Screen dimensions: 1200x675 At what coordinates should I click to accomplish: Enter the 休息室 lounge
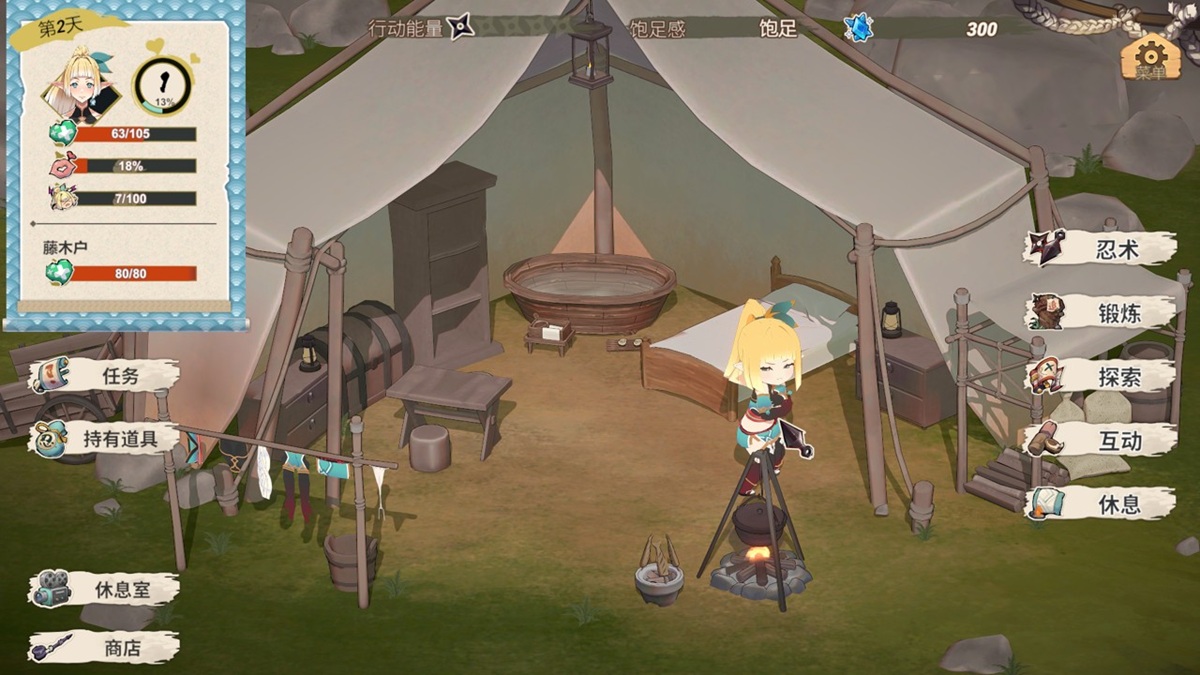pos(105,589)
